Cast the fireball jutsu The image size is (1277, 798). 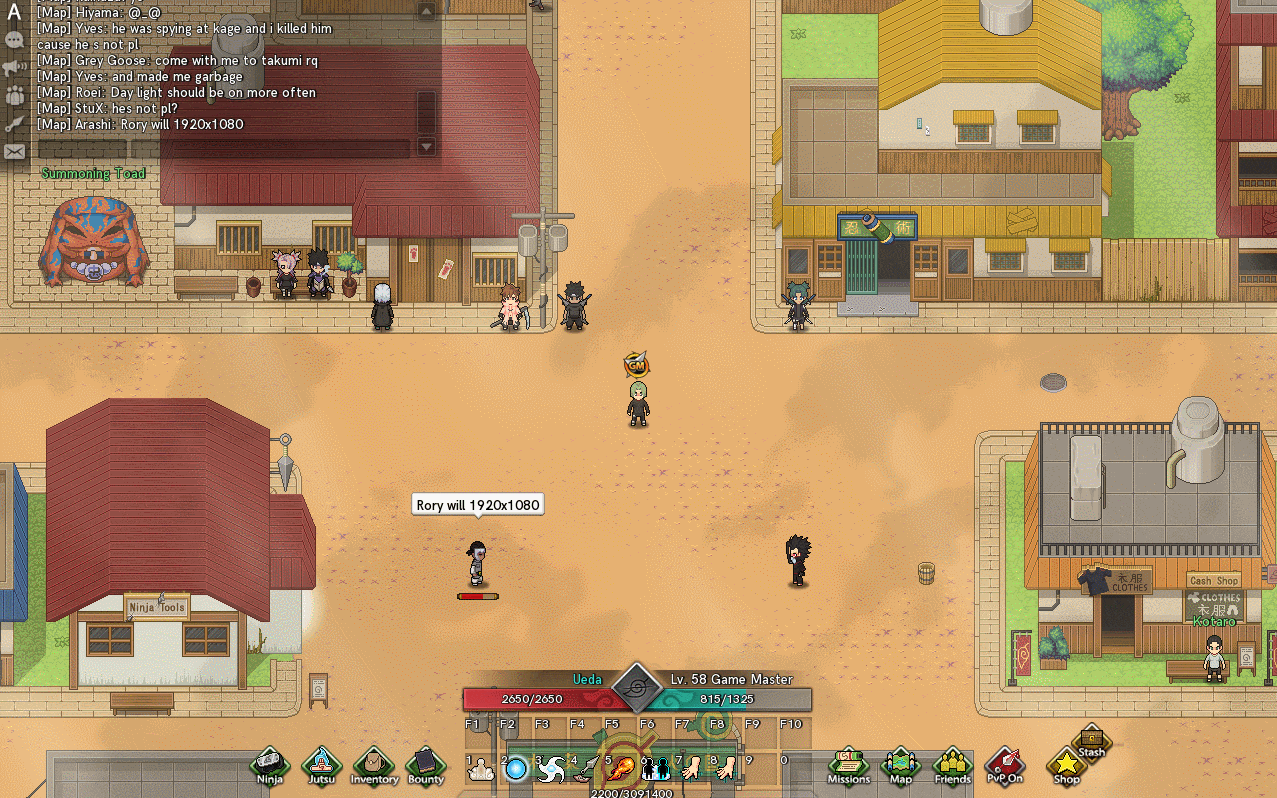tap(621, 768)
